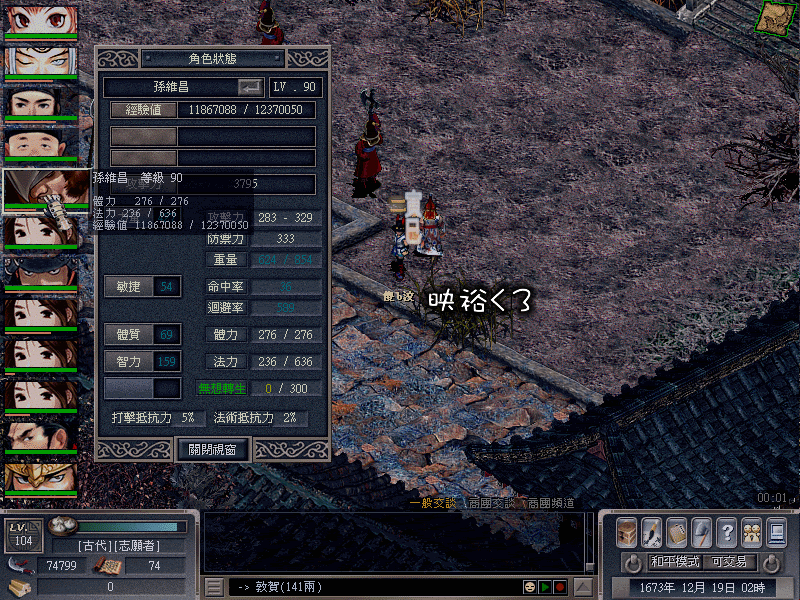
Task: Click the chat input field showing 敦賀
Action: (x=370, y=586)
